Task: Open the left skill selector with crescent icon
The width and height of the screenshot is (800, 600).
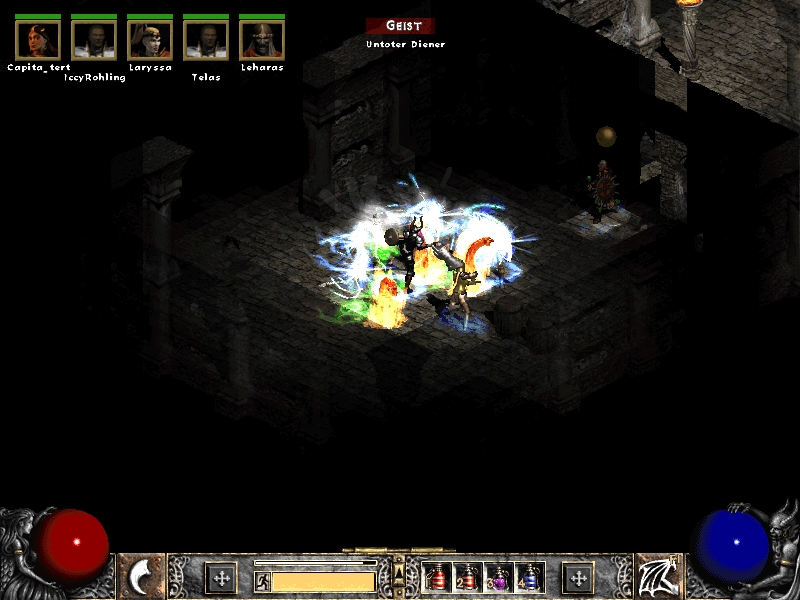Action: pos(142,577)
